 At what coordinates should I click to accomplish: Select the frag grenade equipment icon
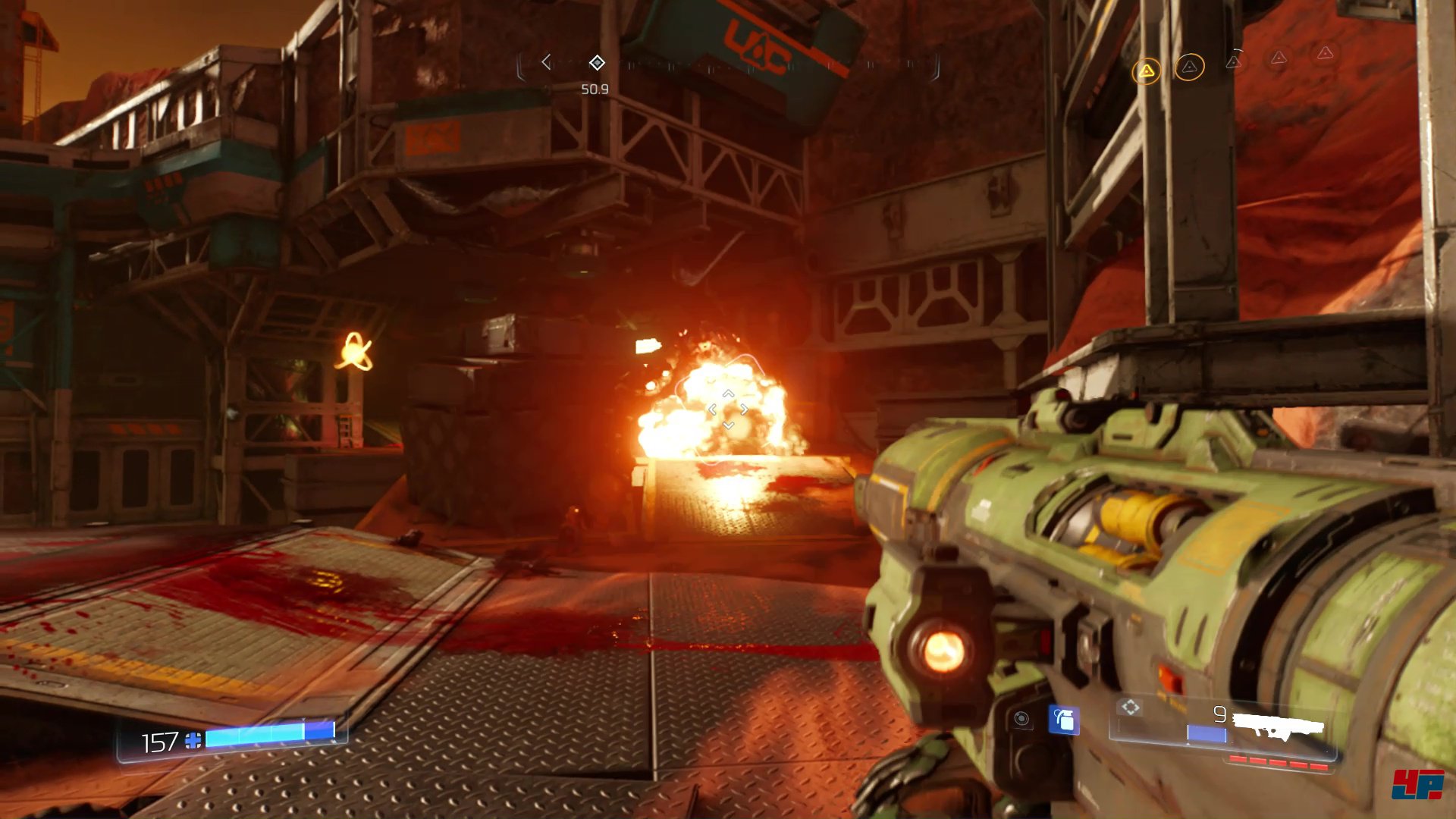coord(1064,720)
